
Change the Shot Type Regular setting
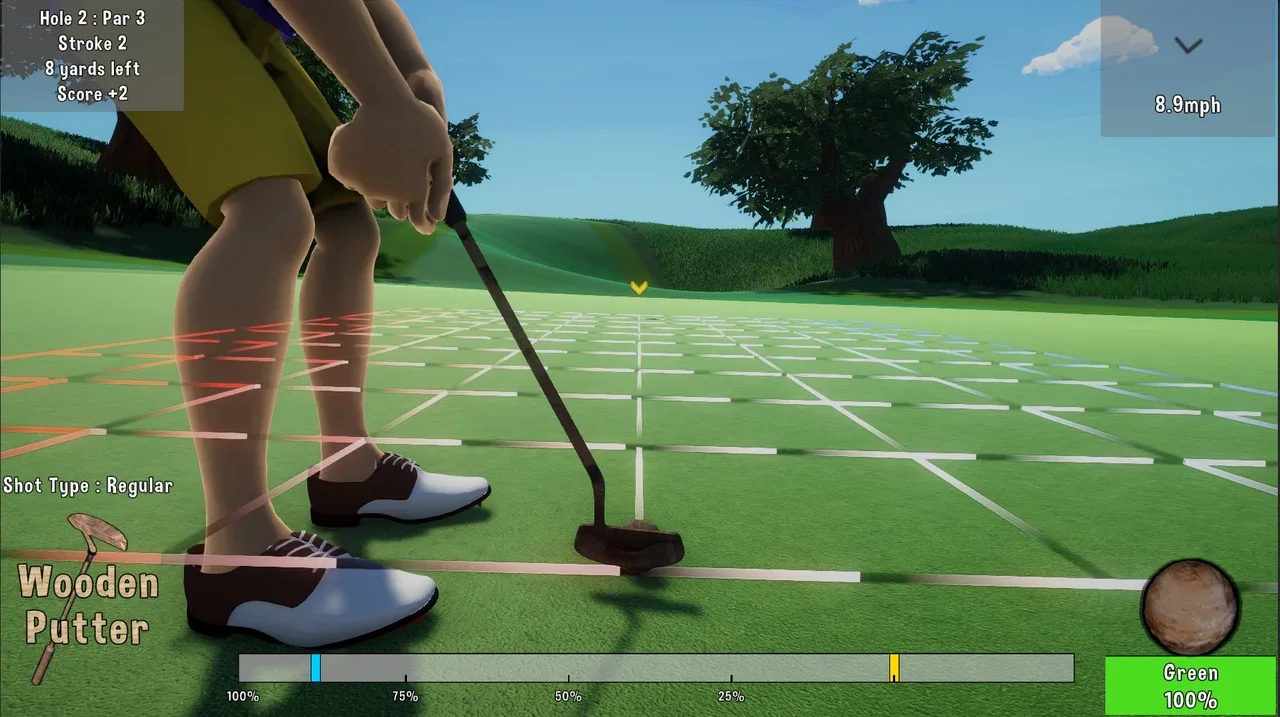[x=88, y=486]
